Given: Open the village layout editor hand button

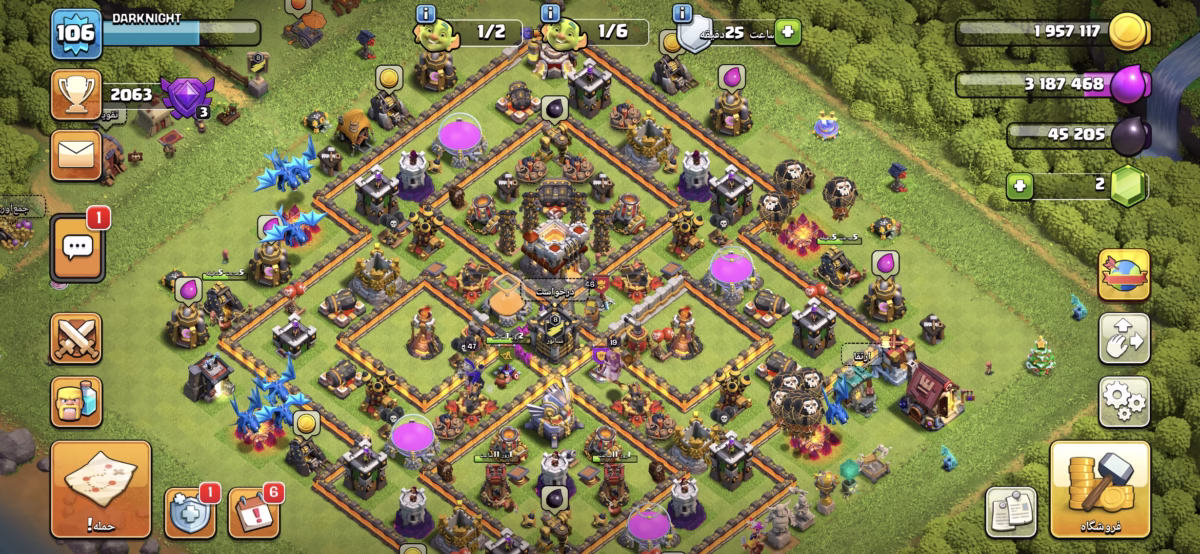Looking at the screenshot, I should 1124,339.
